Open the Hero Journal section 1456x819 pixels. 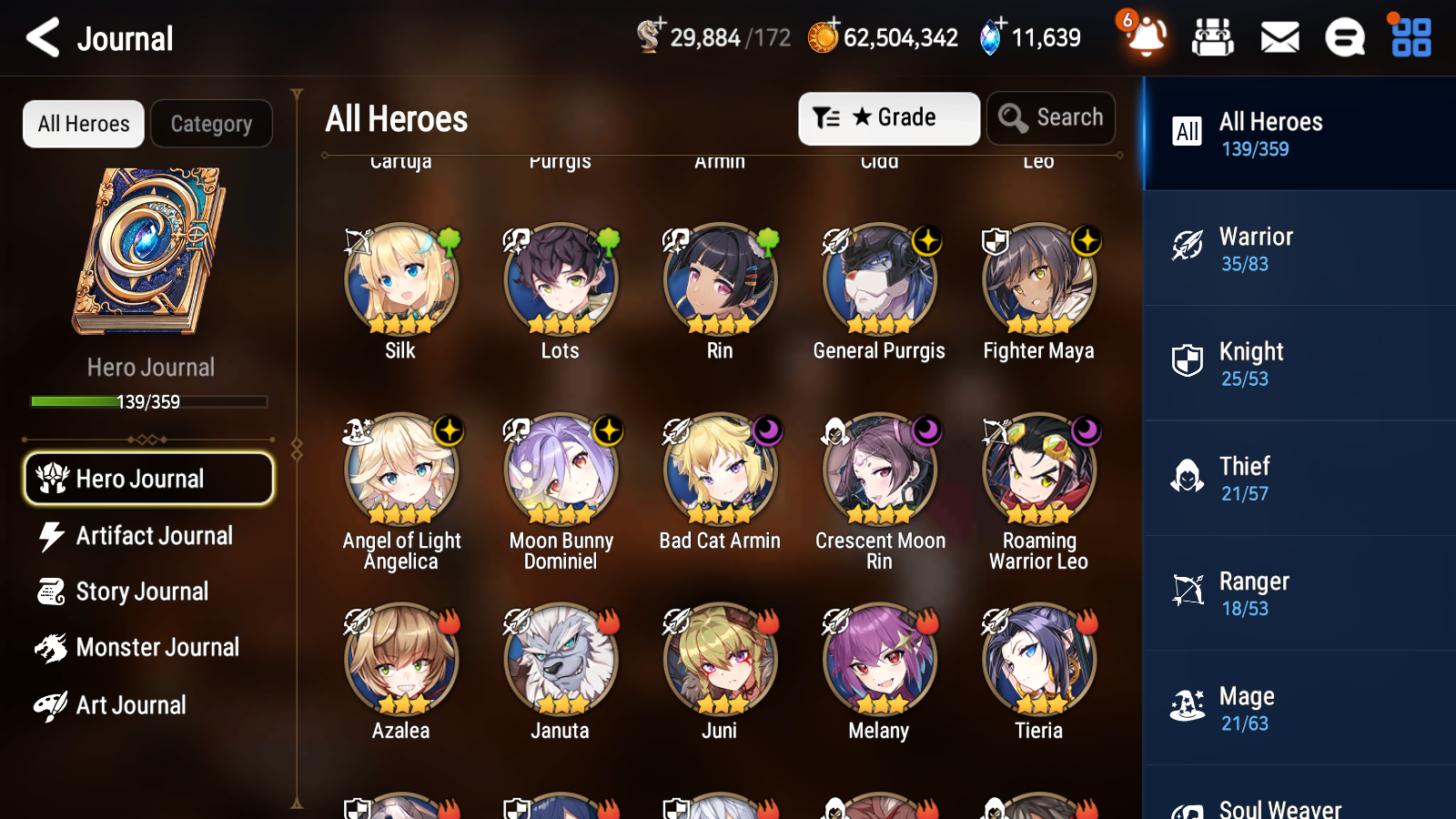[148, 479]
